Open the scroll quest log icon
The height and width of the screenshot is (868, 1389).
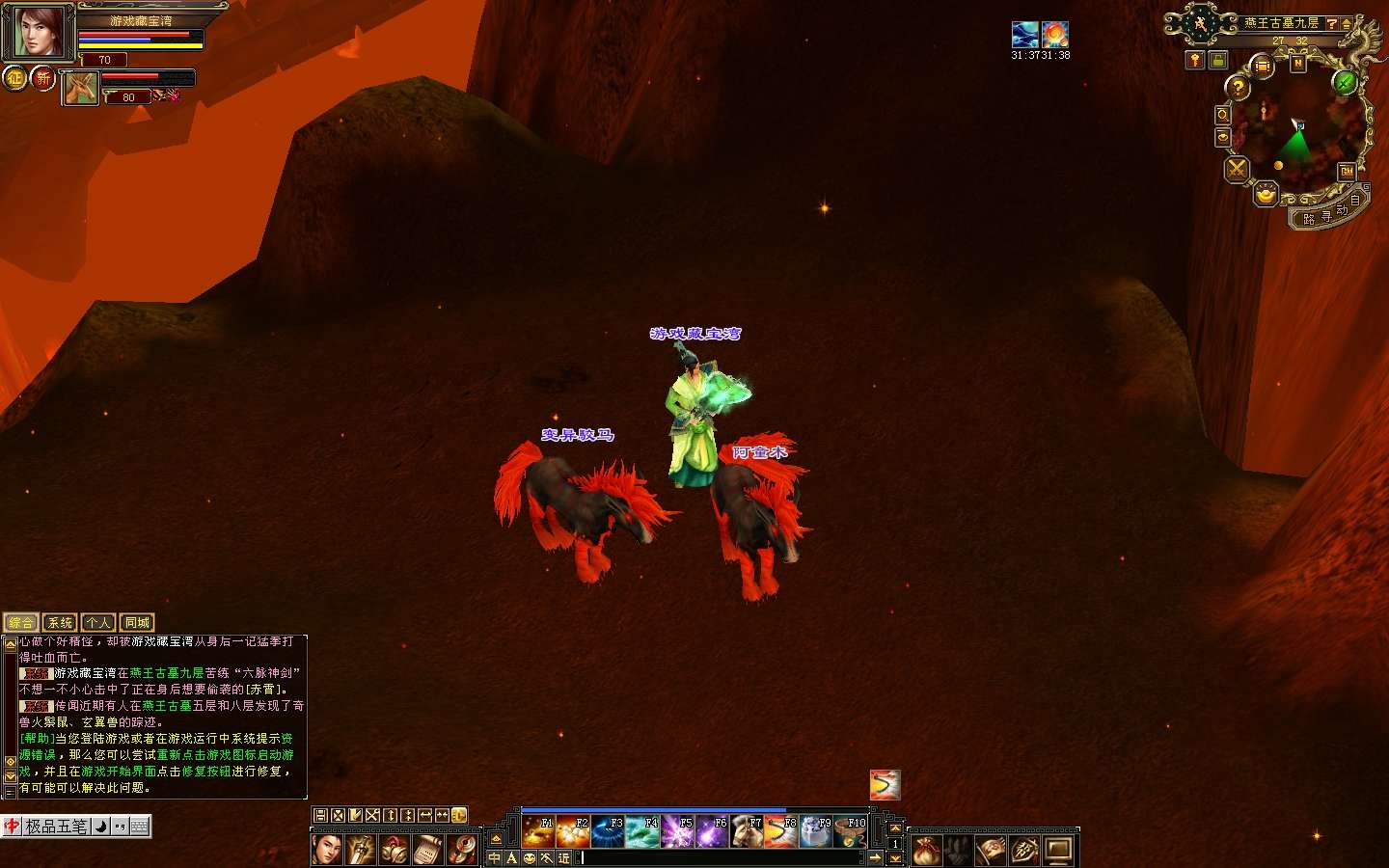click(428, 850)
